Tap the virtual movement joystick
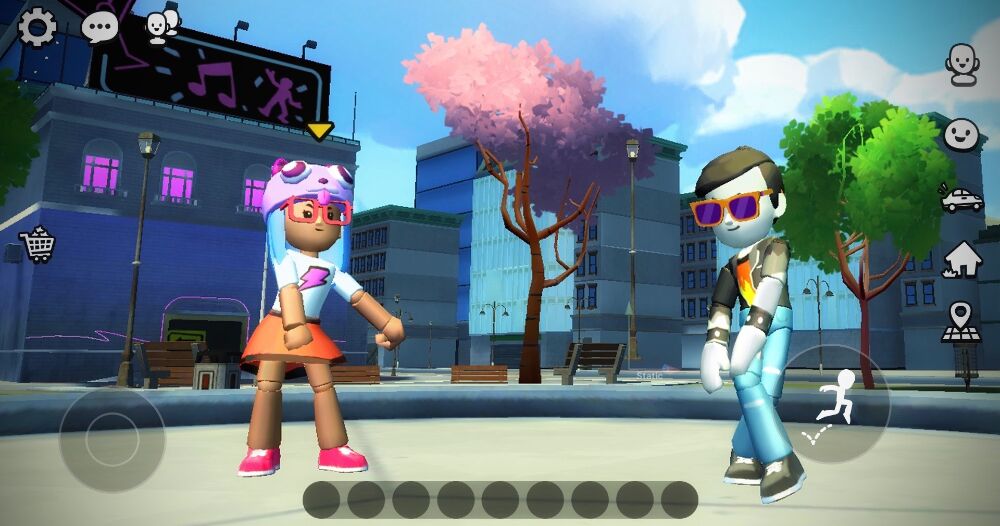Viewport: 1000px width, 526px height. coord(112,438)
